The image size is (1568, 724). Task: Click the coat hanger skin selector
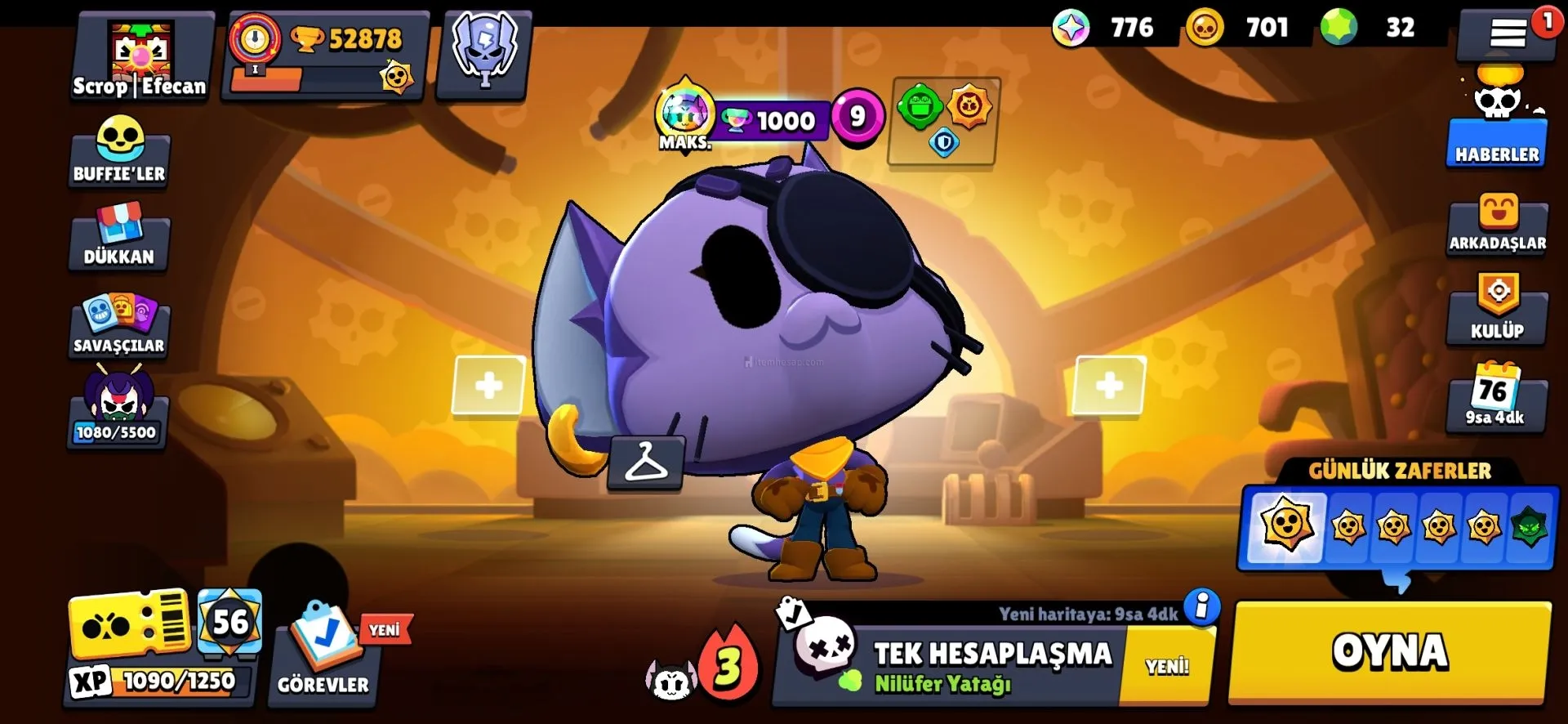point(646,463)
